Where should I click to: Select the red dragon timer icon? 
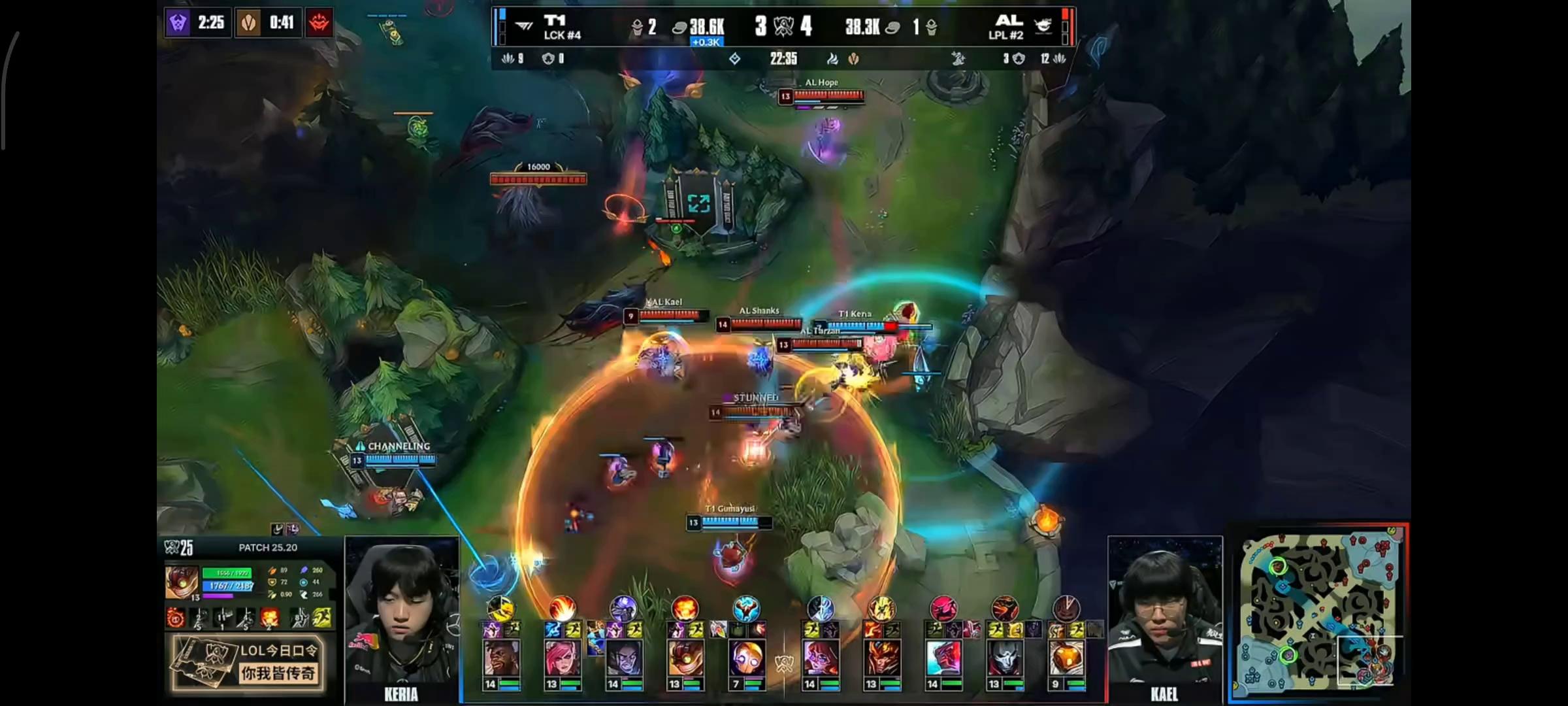click(x=319, y=23)
